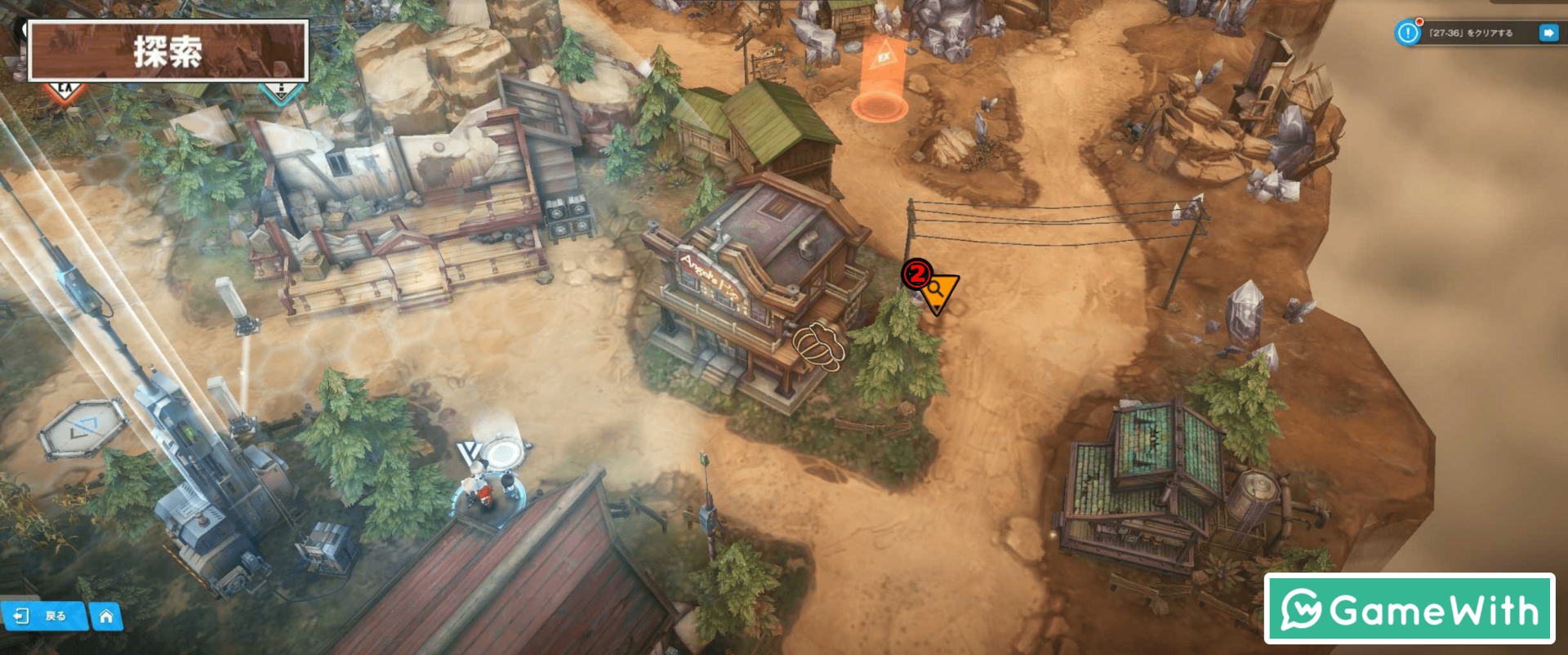The height and width of the screenshot is (655, 1568).
Task: Jump to the 27-36 mission via arrow button
Action: point(1548,33)
